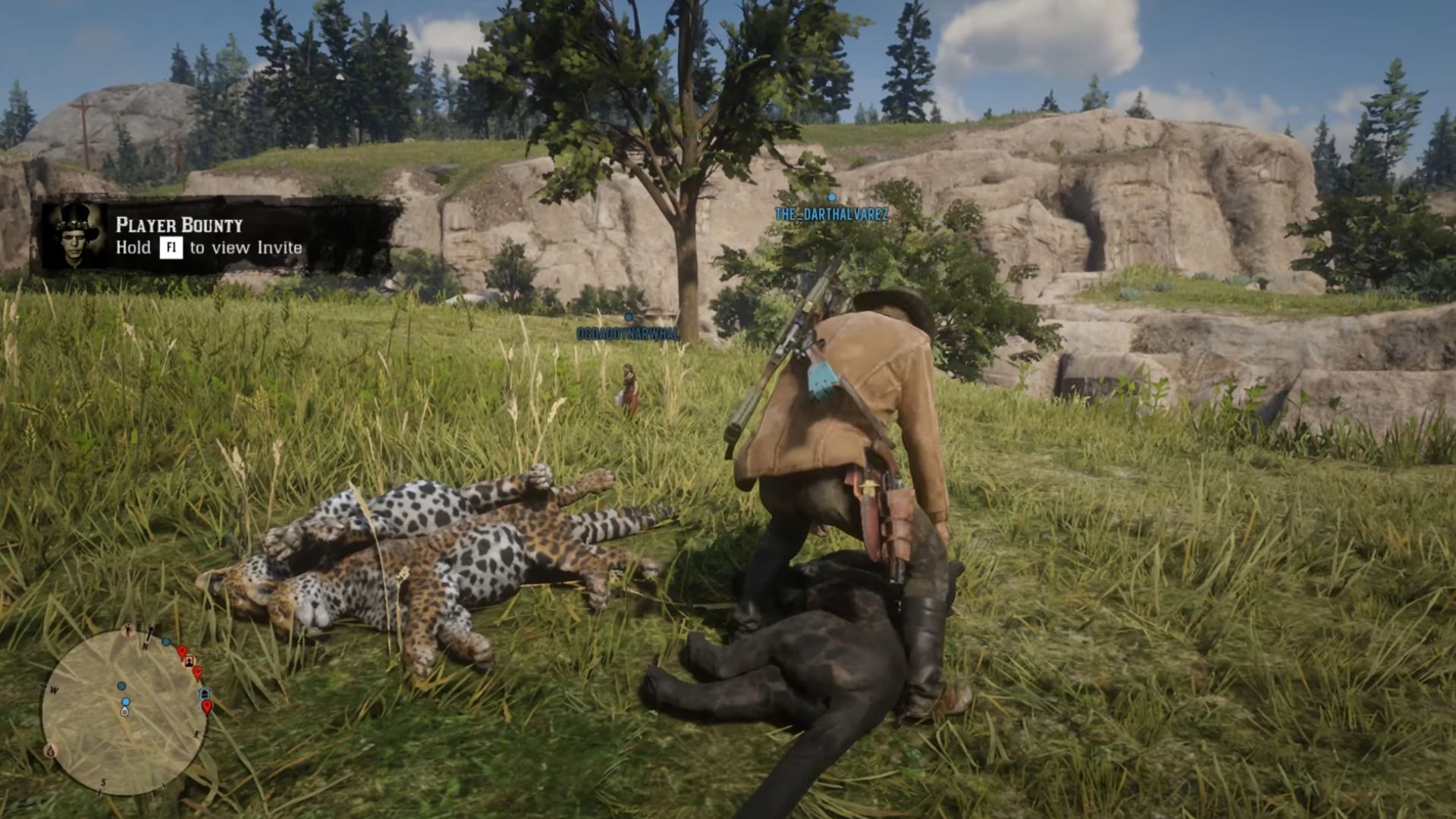Select the OGDADDYNARWHAL player name tag
Image resolution: width=1456 pixels, height=819 pixels.
[627, 334]
